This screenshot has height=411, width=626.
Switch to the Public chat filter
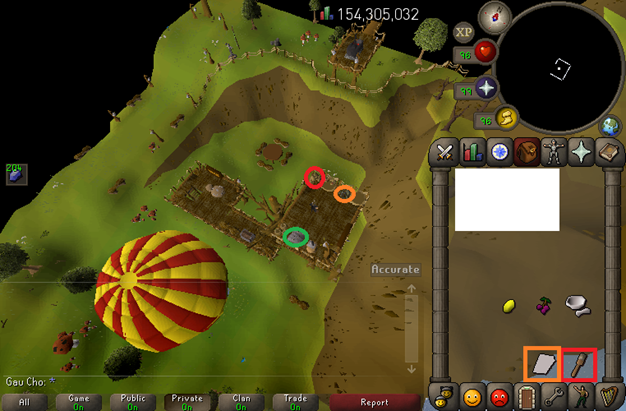pyautogui.click(x=133, y=402)
